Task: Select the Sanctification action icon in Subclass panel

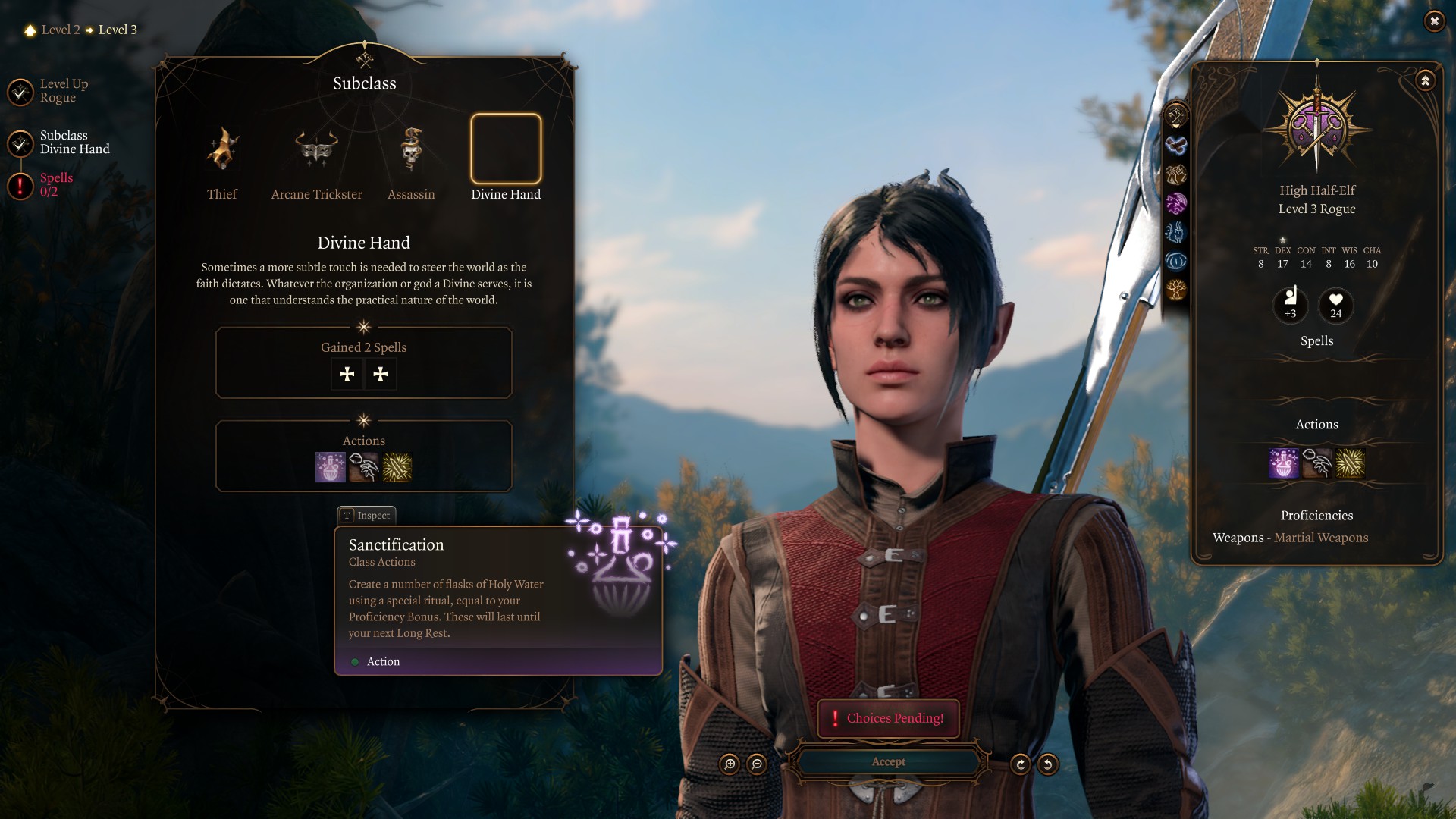Action: [331, 467]
